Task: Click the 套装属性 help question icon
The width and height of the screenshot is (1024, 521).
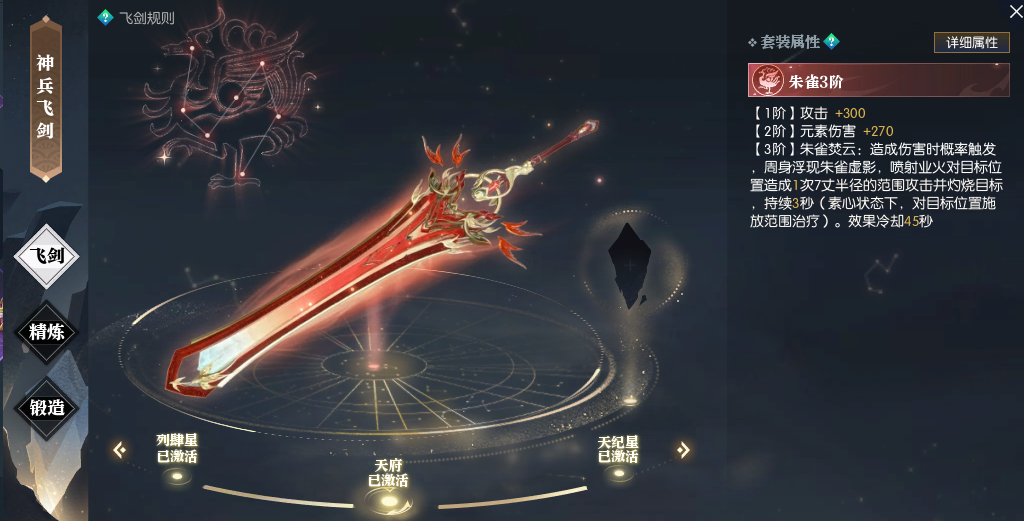Action: coord(831,41)
